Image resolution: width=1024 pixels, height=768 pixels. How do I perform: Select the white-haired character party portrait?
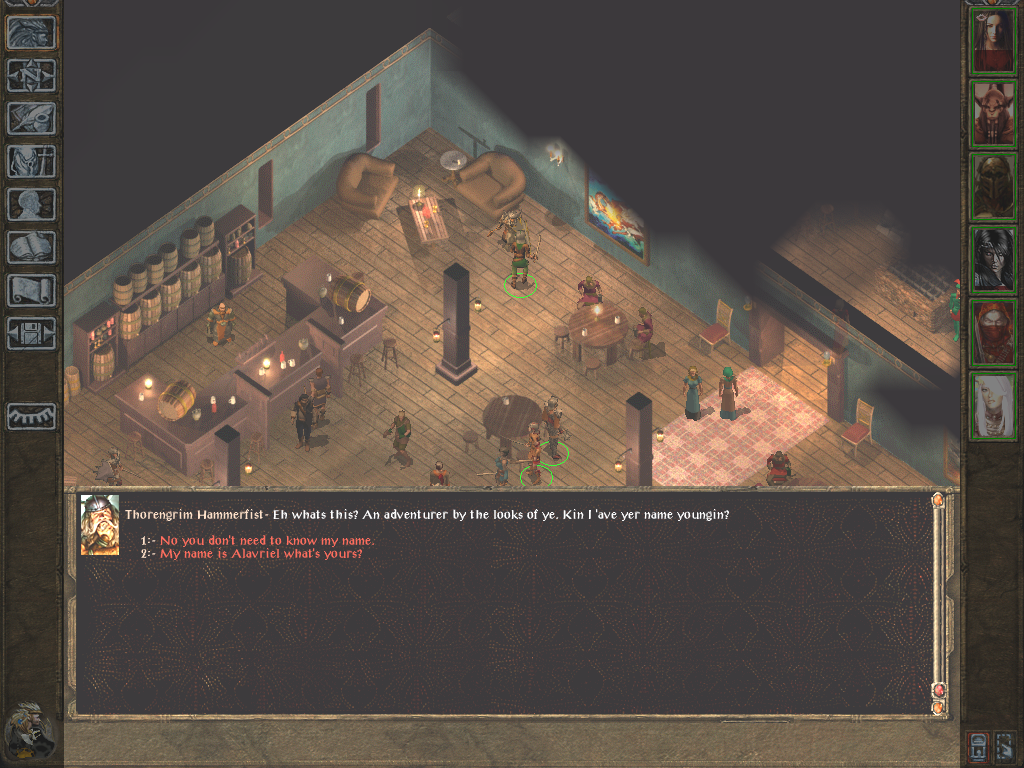pyautogui.click(x=993, y=406)
